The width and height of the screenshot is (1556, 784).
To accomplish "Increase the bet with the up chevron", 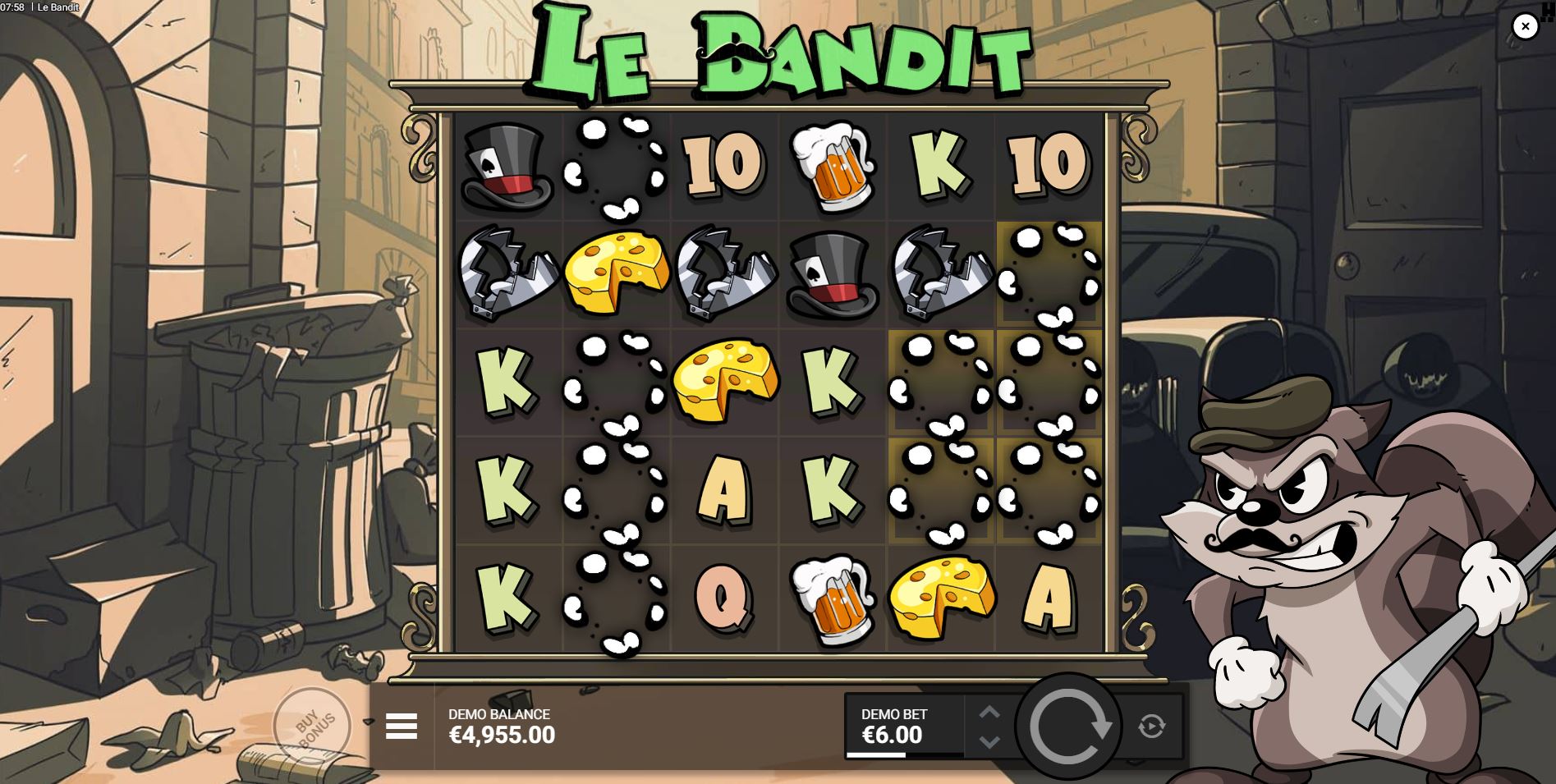I will tap(990, 711).
